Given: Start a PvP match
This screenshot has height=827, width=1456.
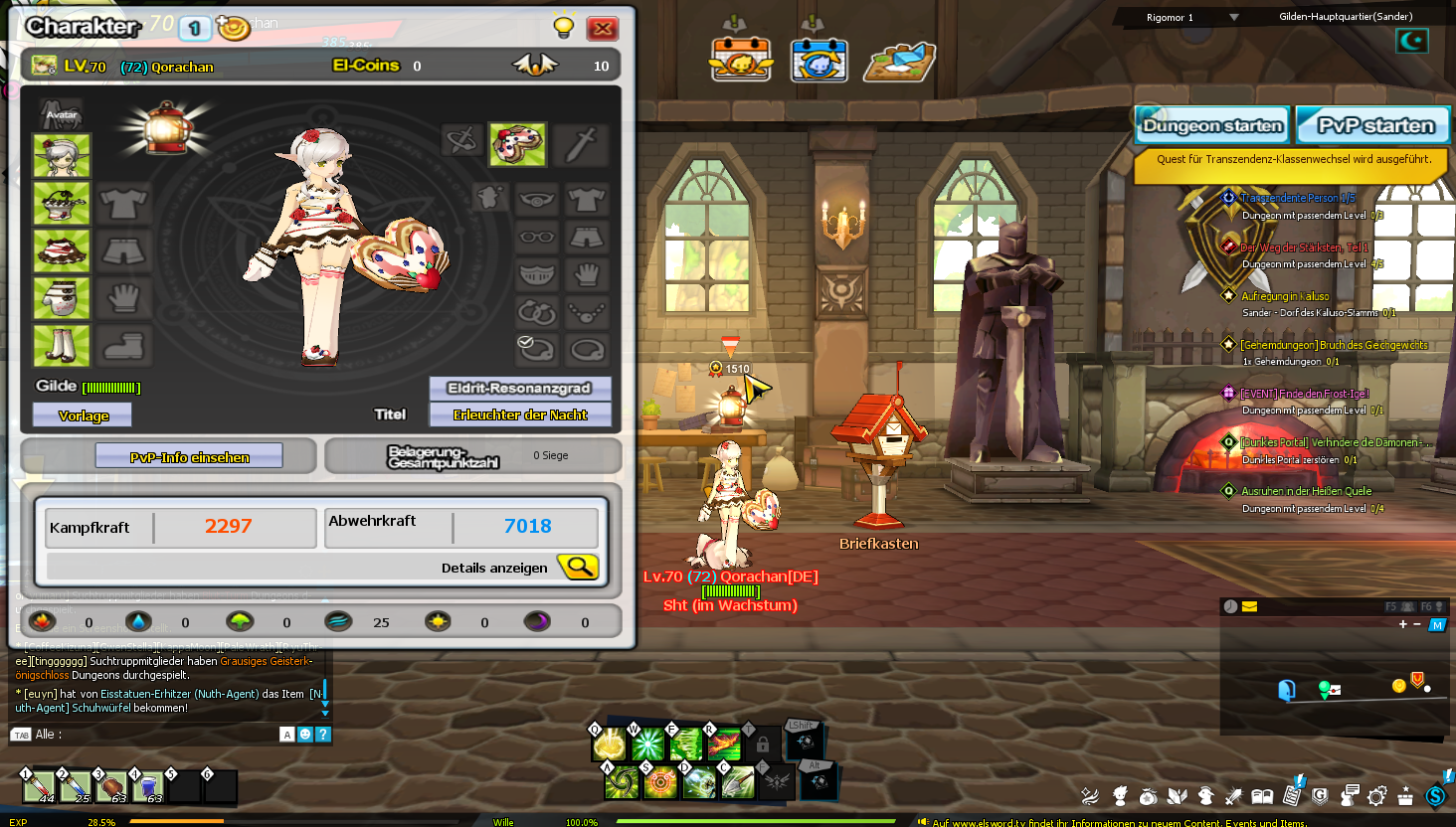Looking at the screenshot, I should [x=1374, y=125].
